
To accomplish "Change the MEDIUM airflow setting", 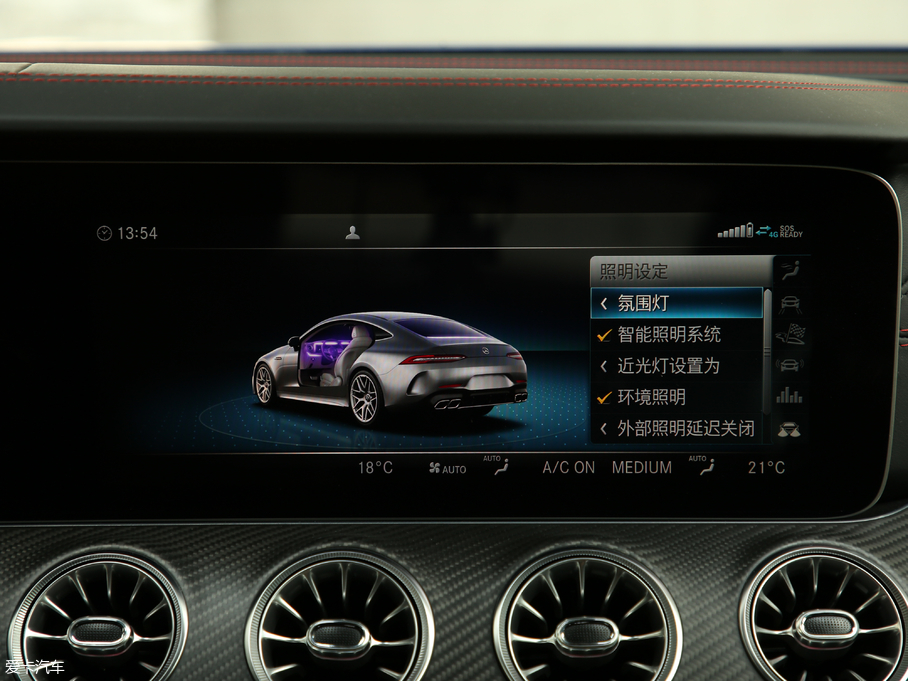I will click(641, 467).
